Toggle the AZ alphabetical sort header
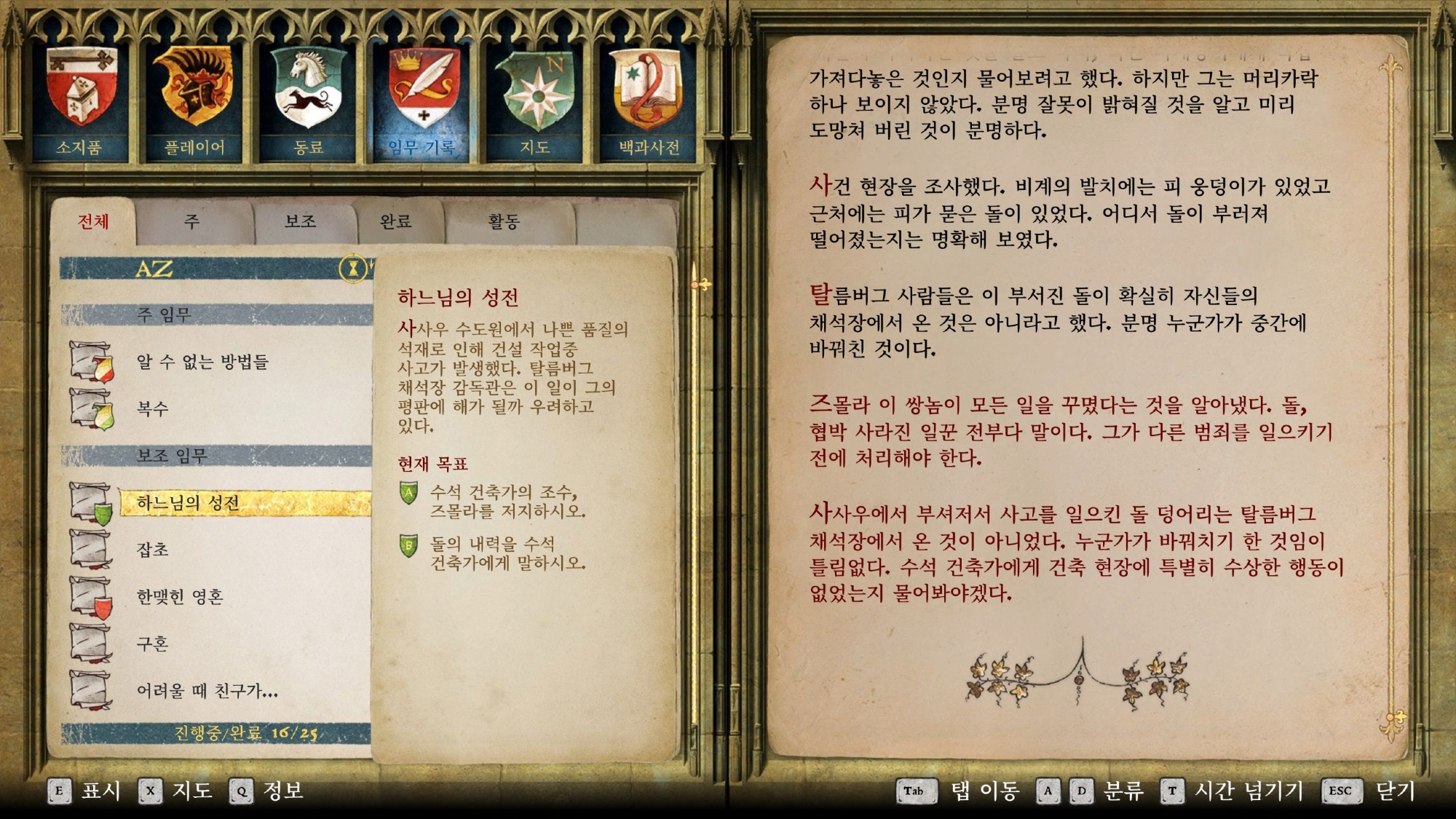1456x819 pixels. click(x=154, y=269)
